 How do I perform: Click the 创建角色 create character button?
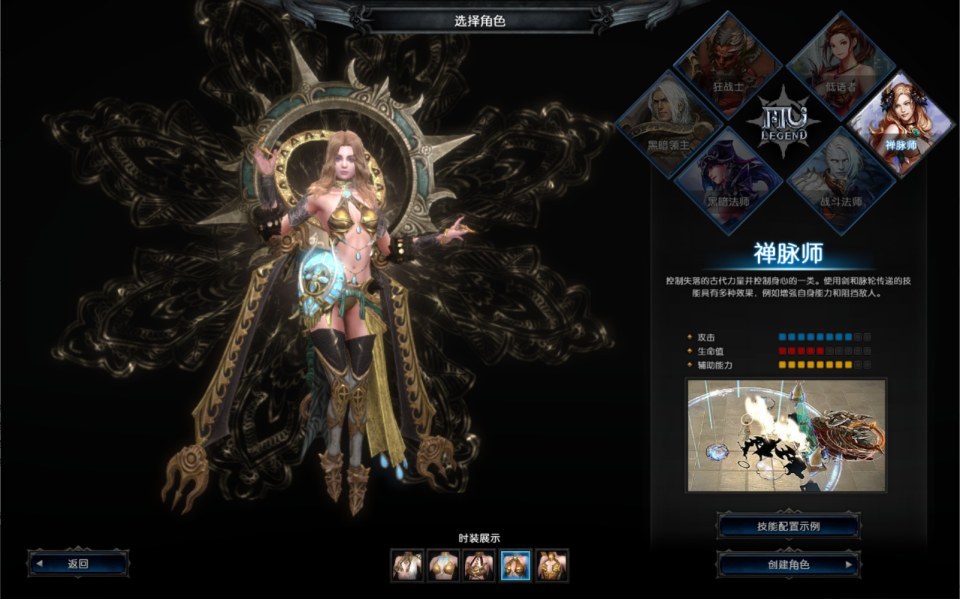click(788, 565)
